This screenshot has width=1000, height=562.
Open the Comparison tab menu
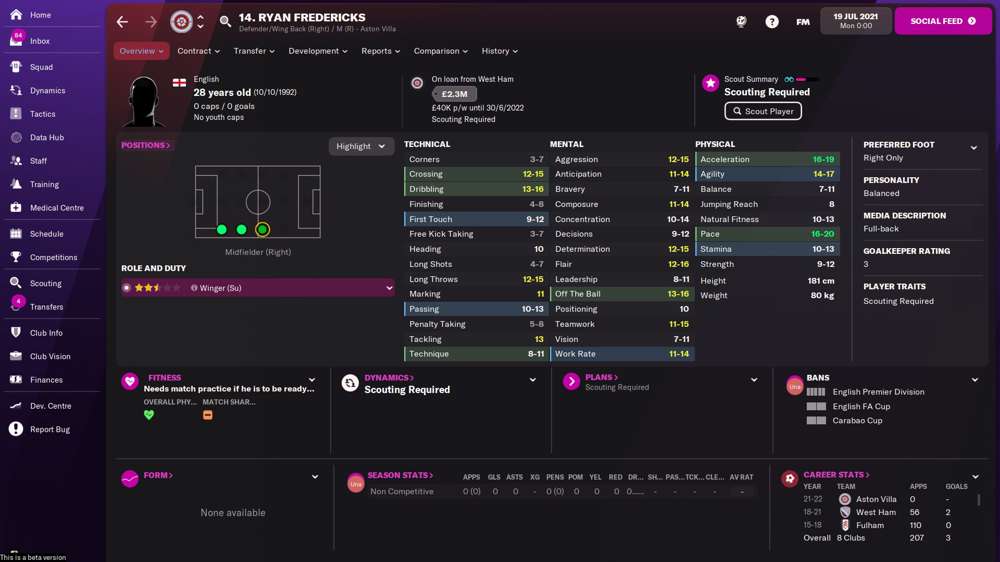440,51
